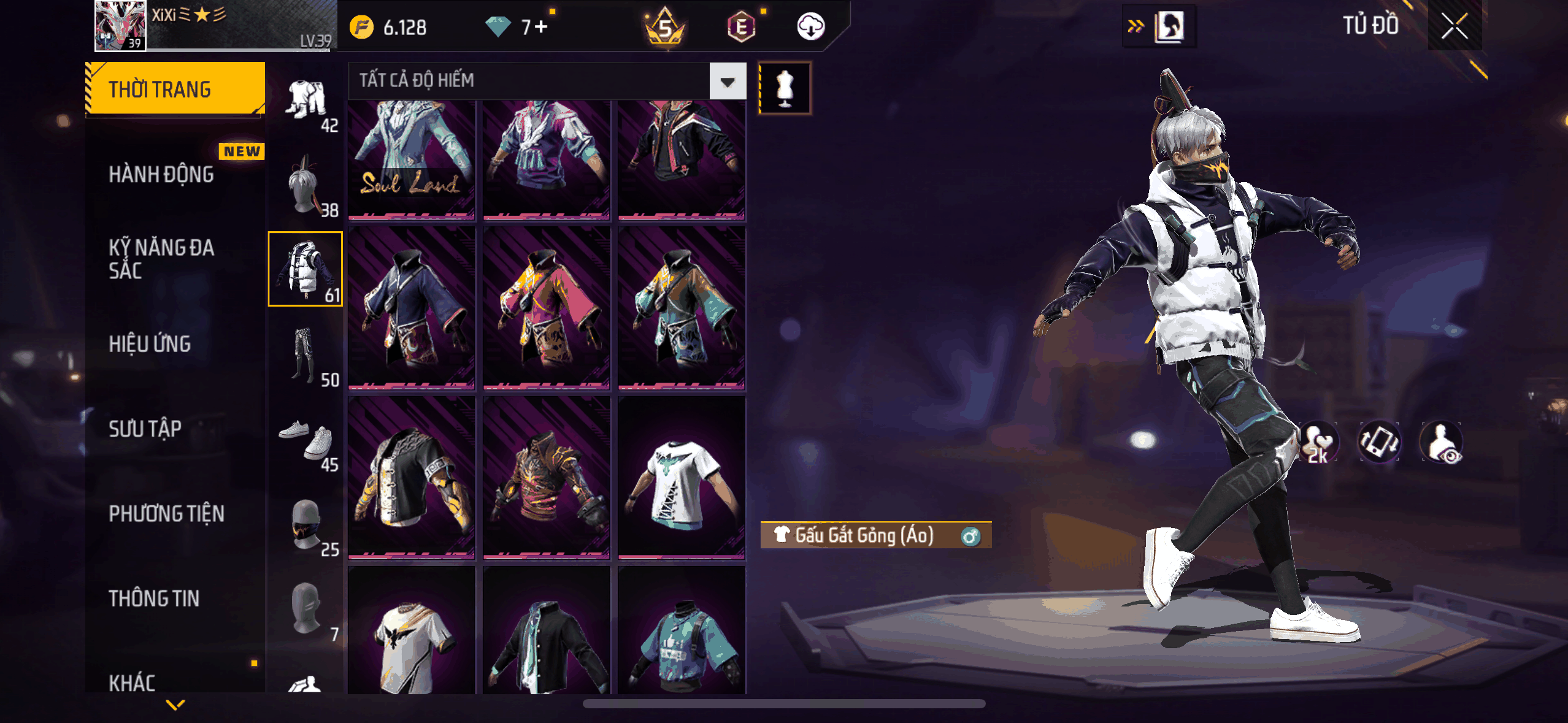Select the HIỆU ỨNG tab
The height and width of the screenshot is (723, 1568).
pos(150,344)
